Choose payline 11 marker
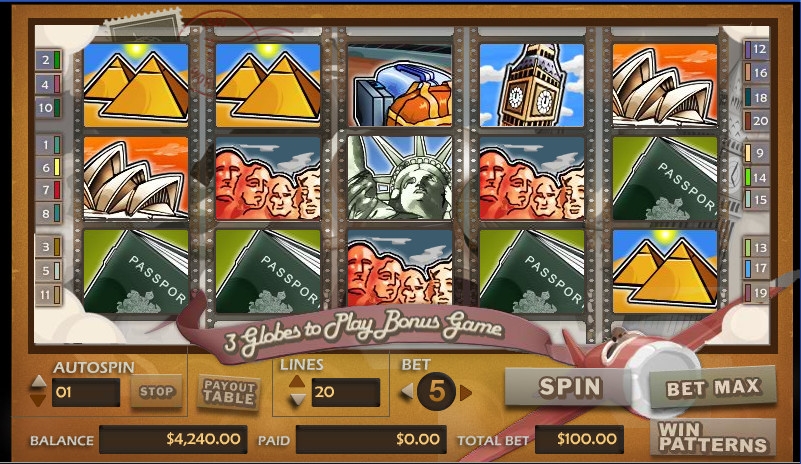 [46, 295]
